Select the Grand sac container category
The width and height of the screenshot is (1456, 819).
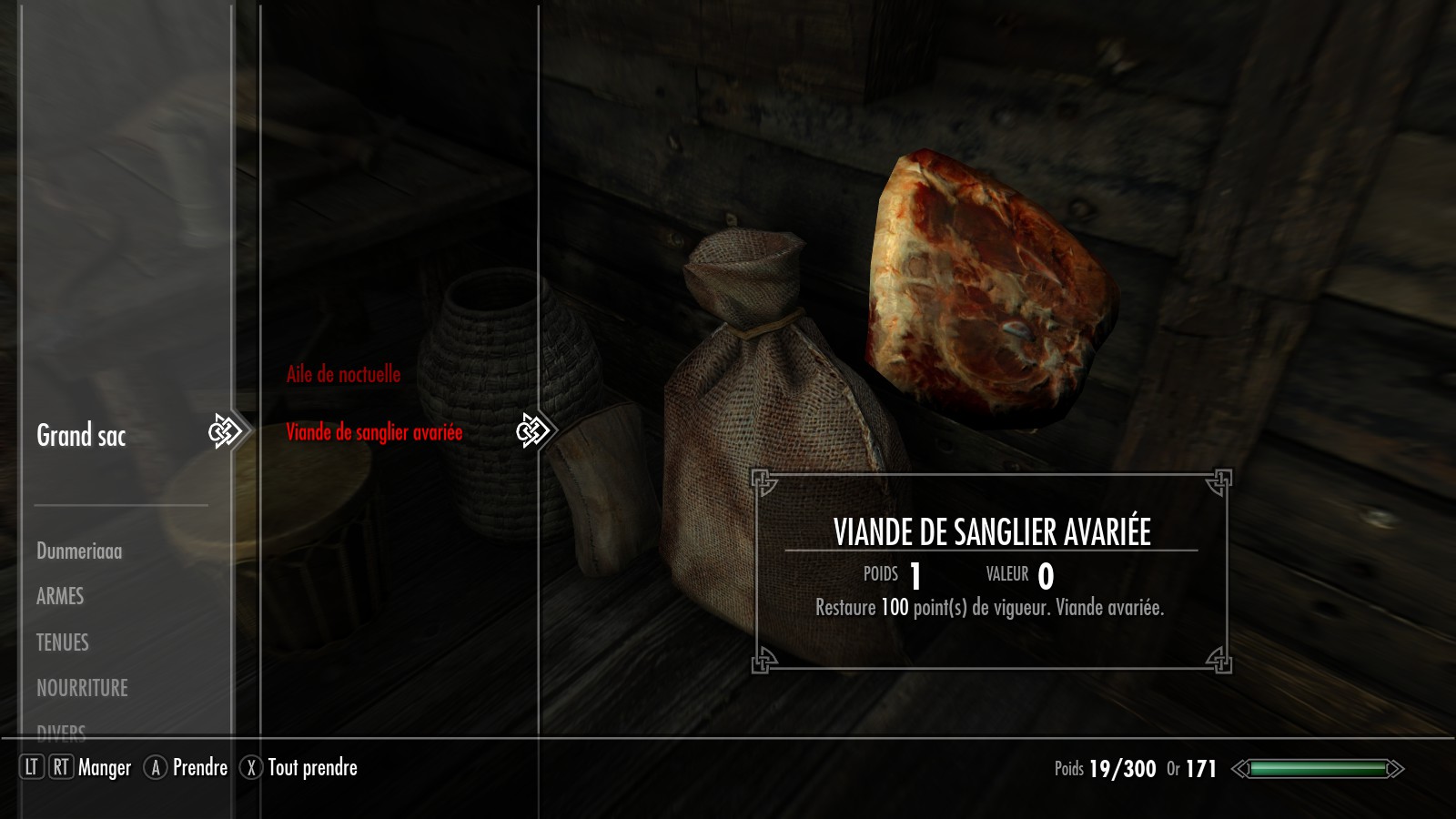(x=81, y=436)
